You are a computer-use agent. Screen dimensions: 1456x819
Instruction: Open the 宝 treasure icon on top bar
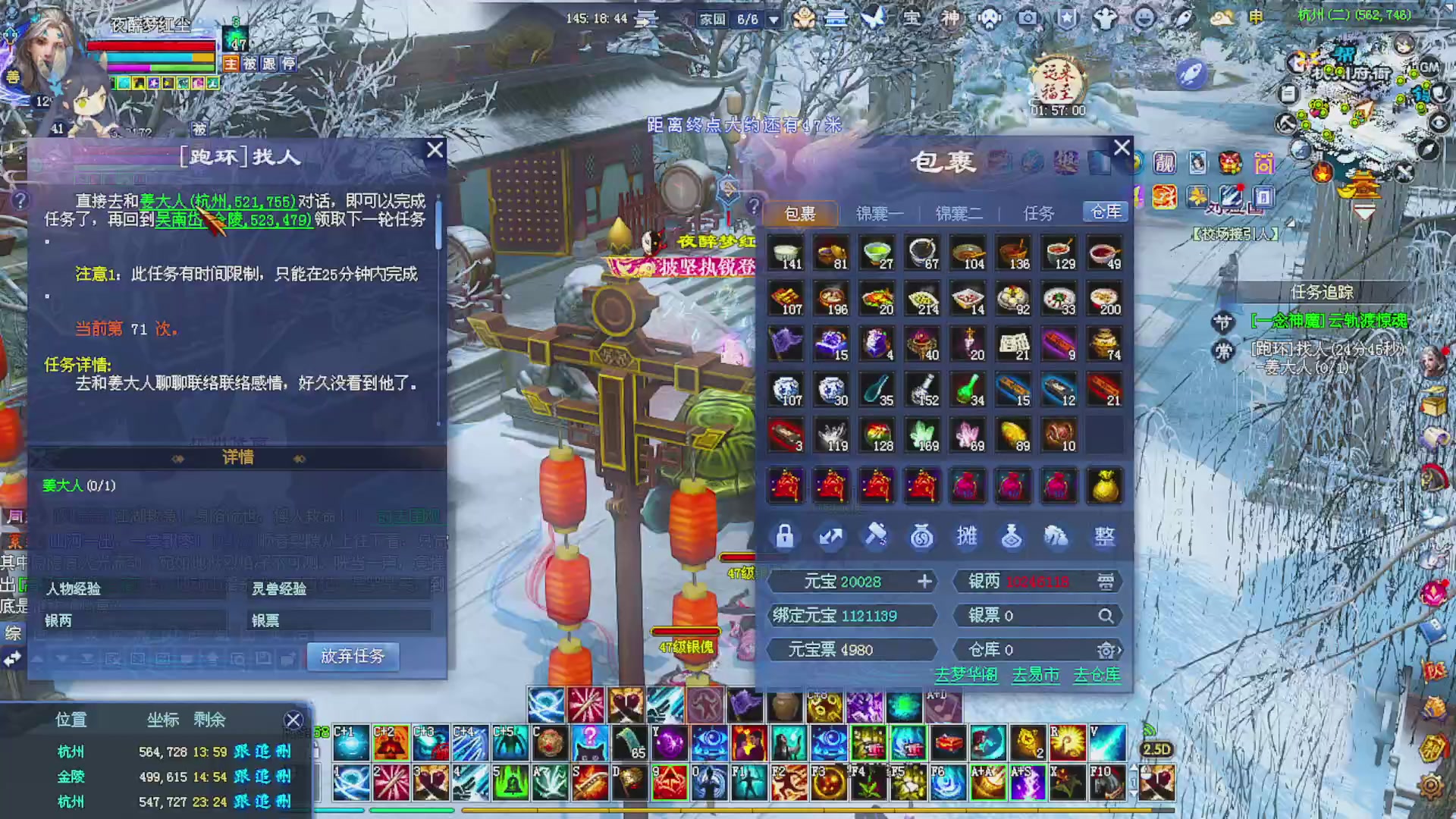912,19
